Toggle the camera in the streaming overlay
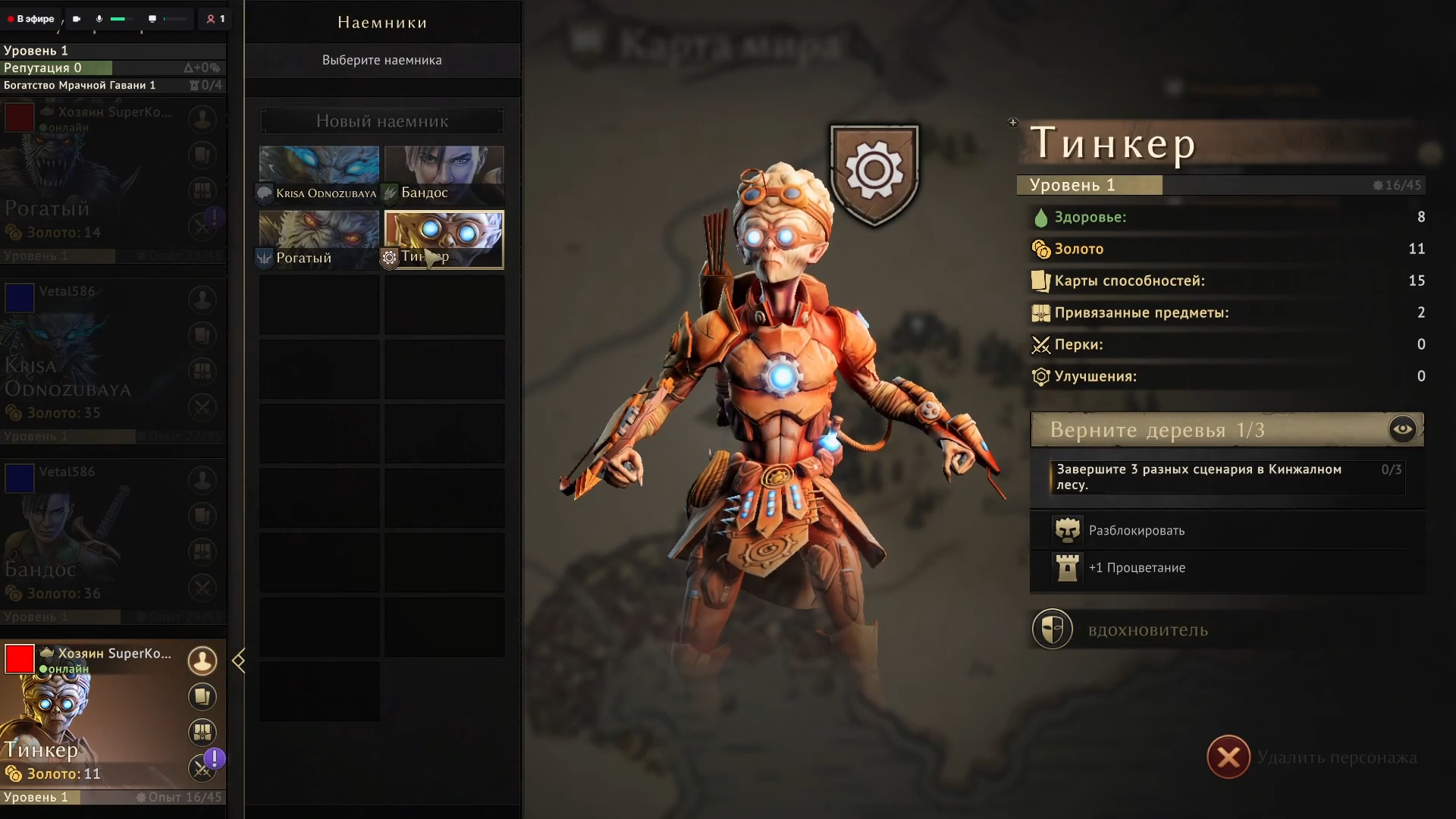The image size is (1456, 819). point(77,19)
